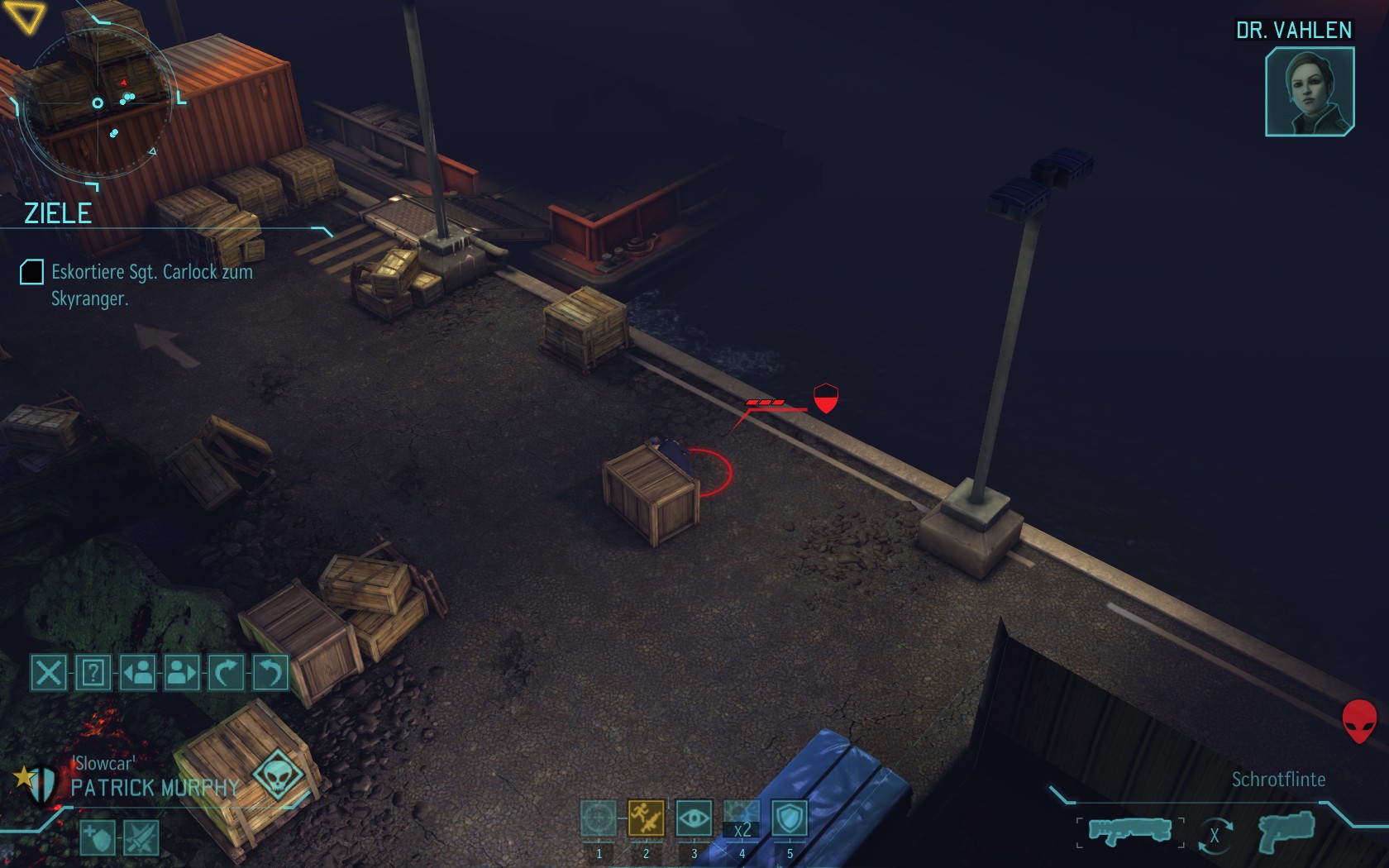
Task: Activate the Run and Gun ability
Action: [x=646, y=818]
